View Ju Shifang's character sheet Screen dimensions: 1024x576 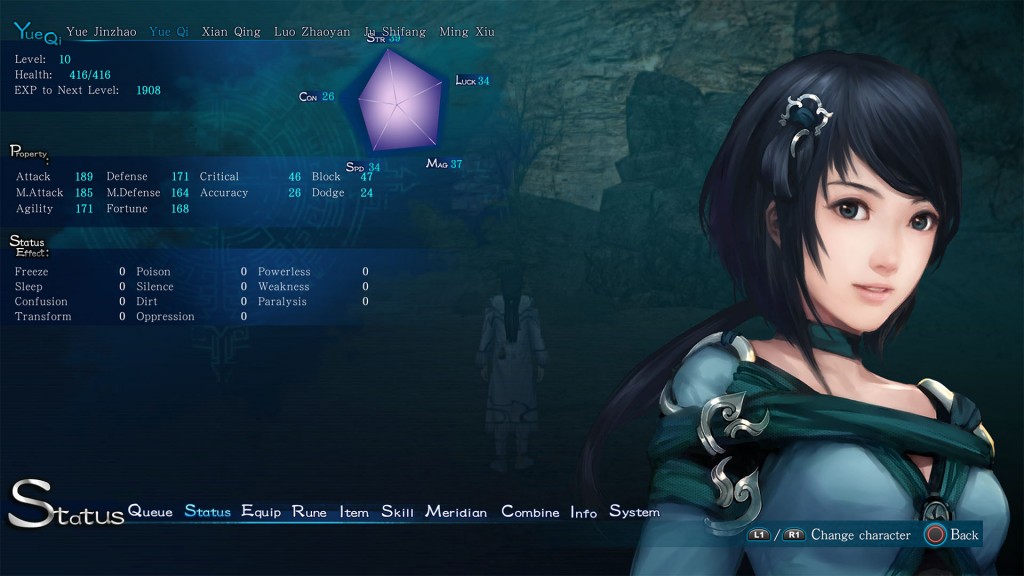pos(395,32)
